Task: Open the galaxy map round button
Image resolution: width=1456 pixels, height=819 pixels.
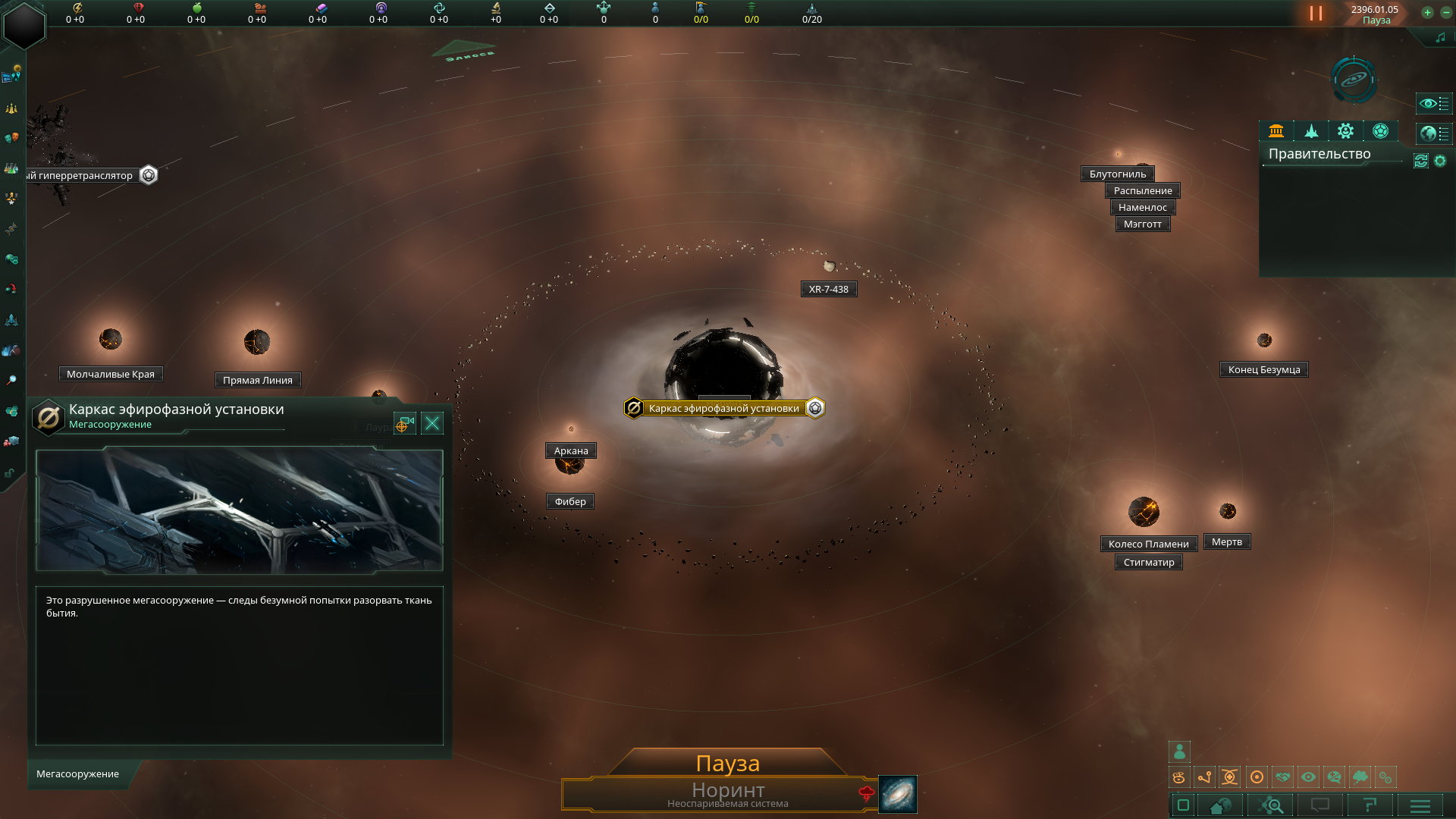Action: pos(1354,80)
